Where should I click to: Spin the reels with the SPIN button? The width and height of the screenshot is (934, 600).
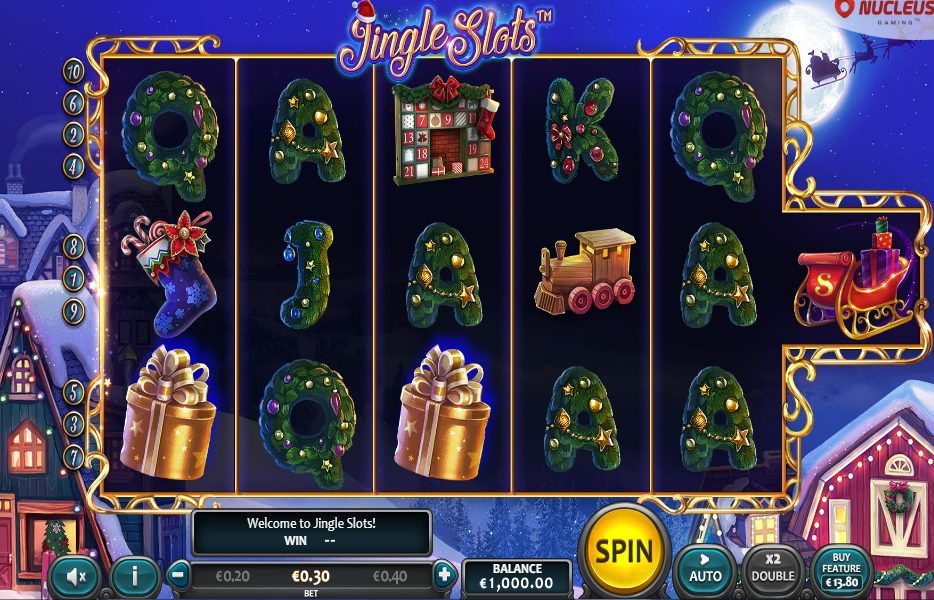point(624,550)
